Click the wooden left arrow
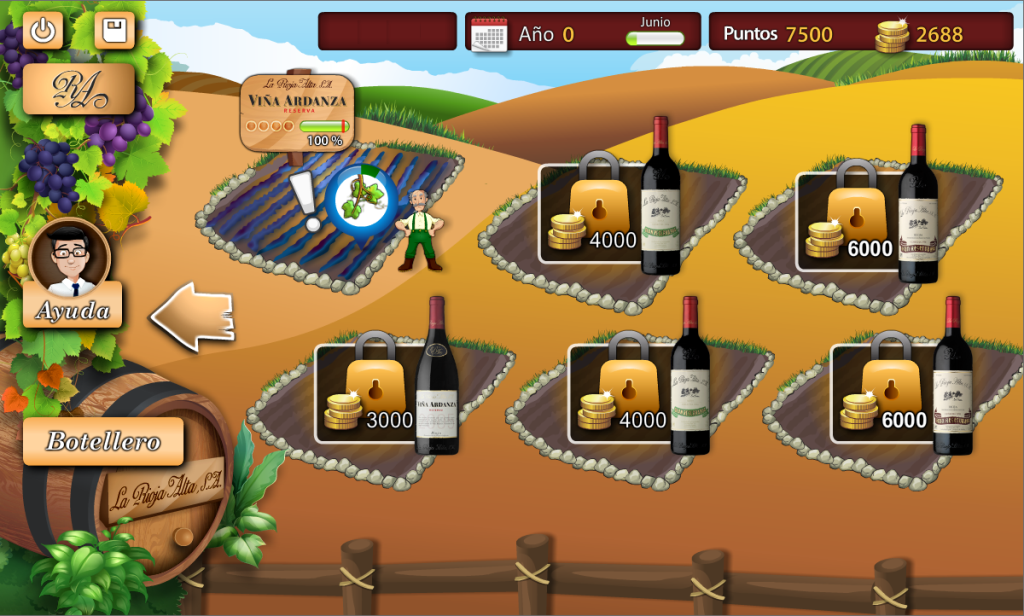 click(193, 317)
